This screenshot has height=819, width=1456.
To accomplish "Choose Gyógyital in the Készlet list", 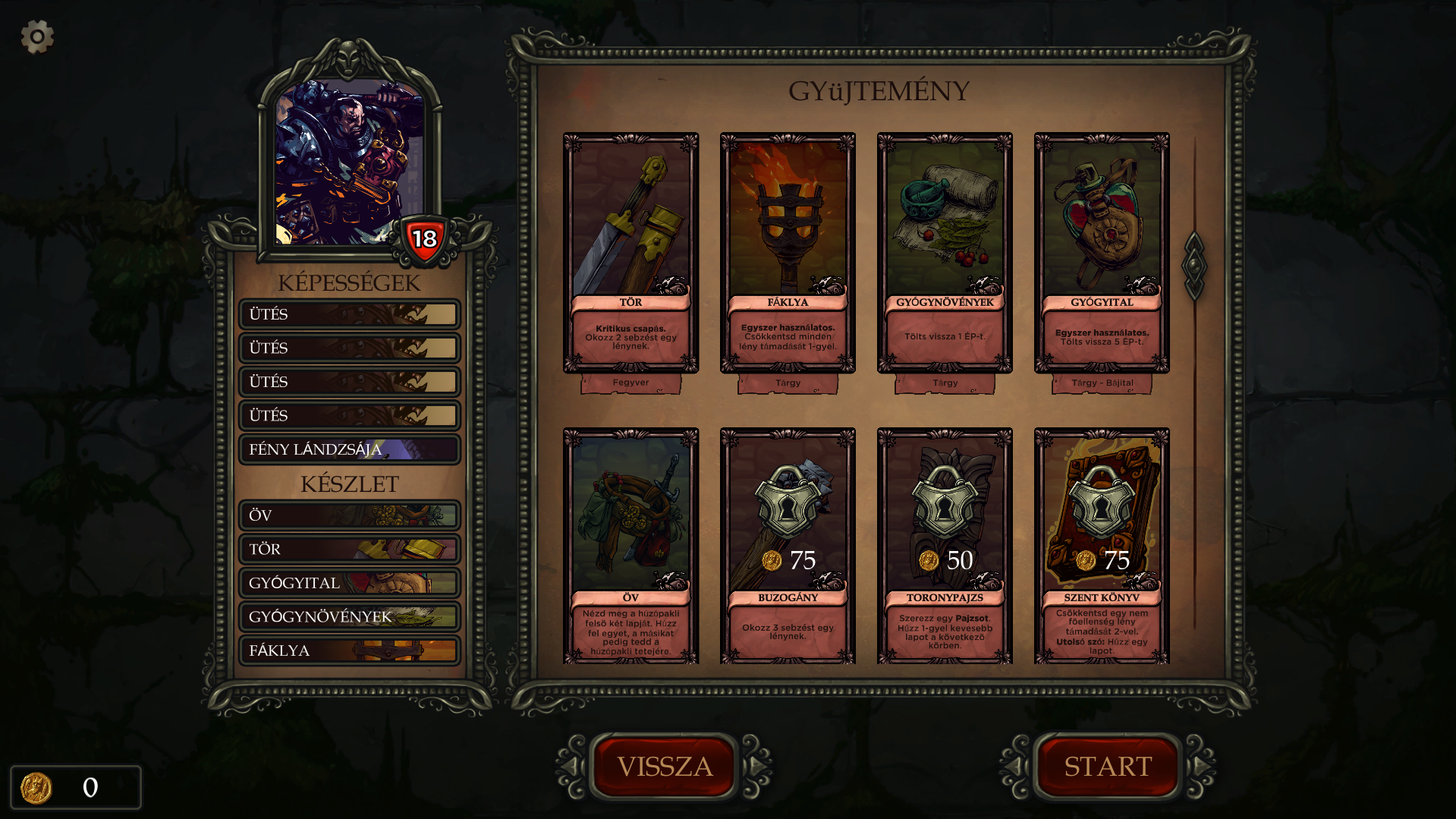I will point(349,583).
